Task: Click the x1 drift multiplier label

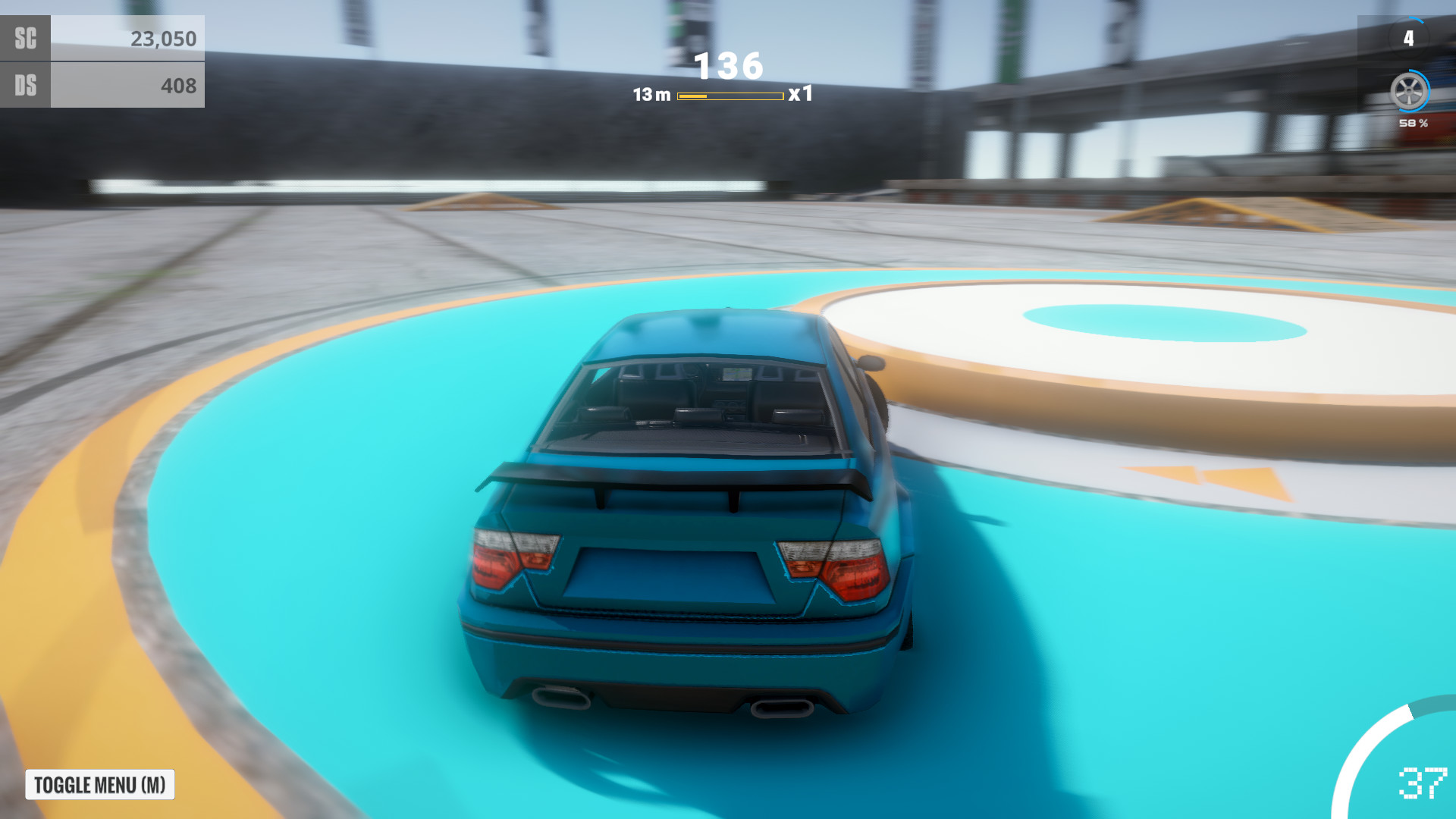Action: [801, 95]
